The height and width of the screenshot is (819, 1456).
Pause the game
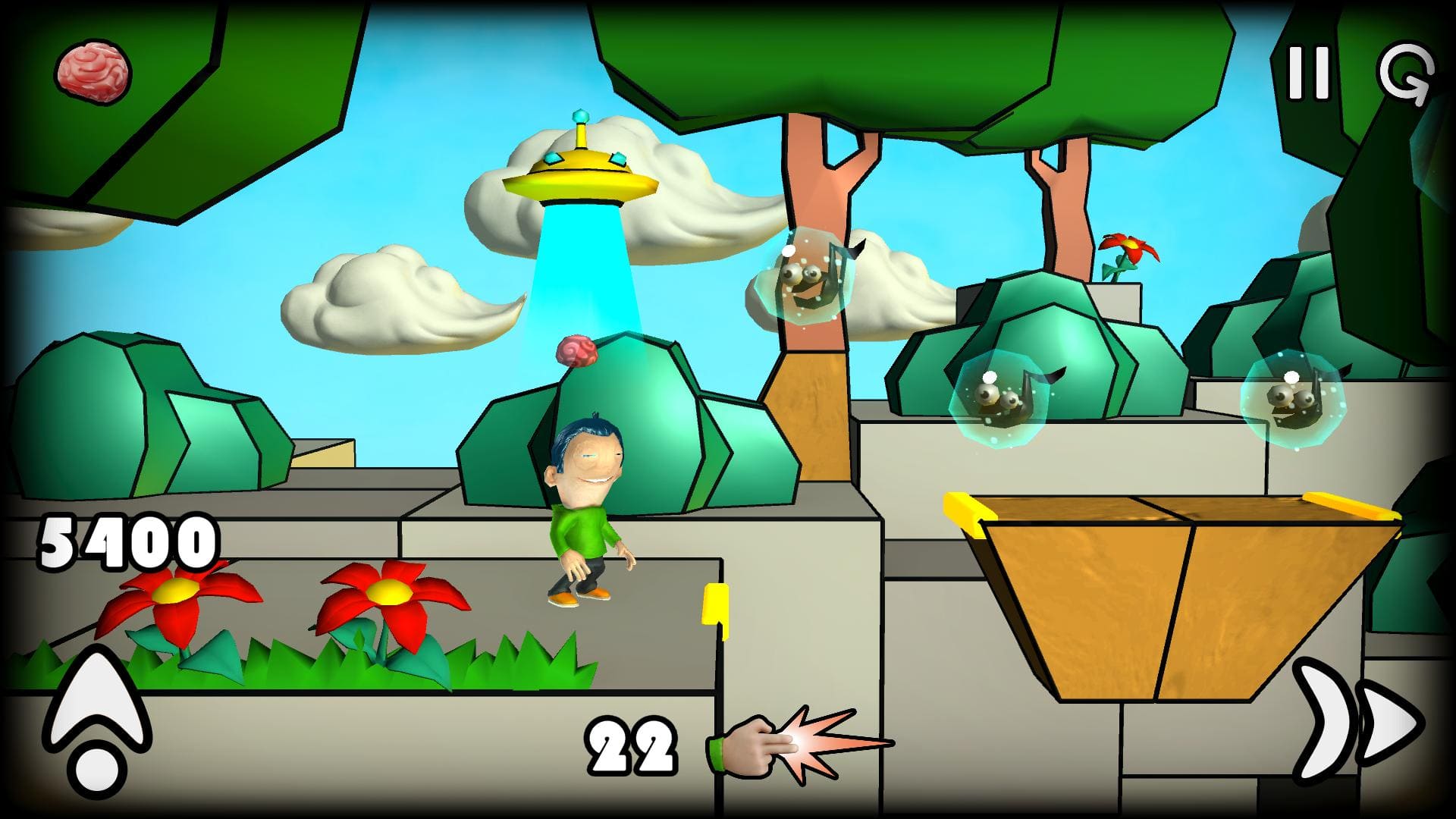(x=1309, y=73)
